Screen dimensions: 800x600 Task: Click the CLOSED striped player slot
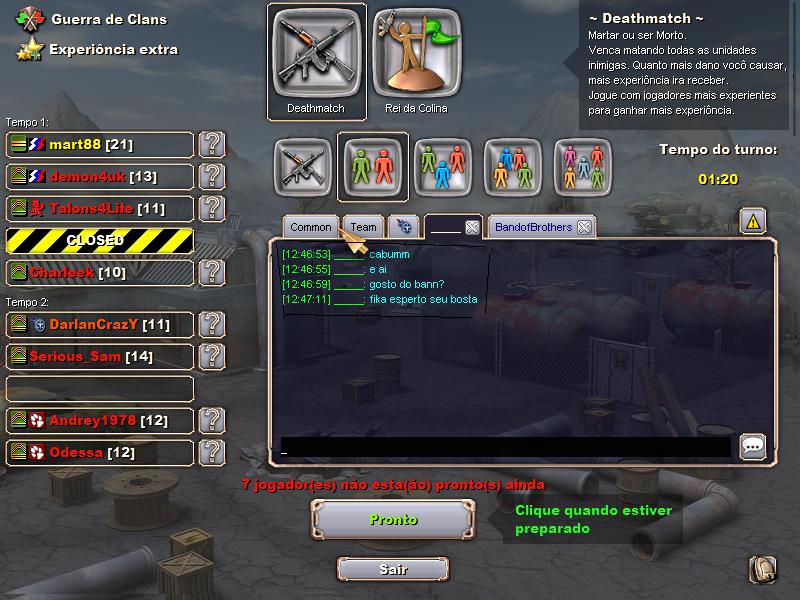[100, 241]
